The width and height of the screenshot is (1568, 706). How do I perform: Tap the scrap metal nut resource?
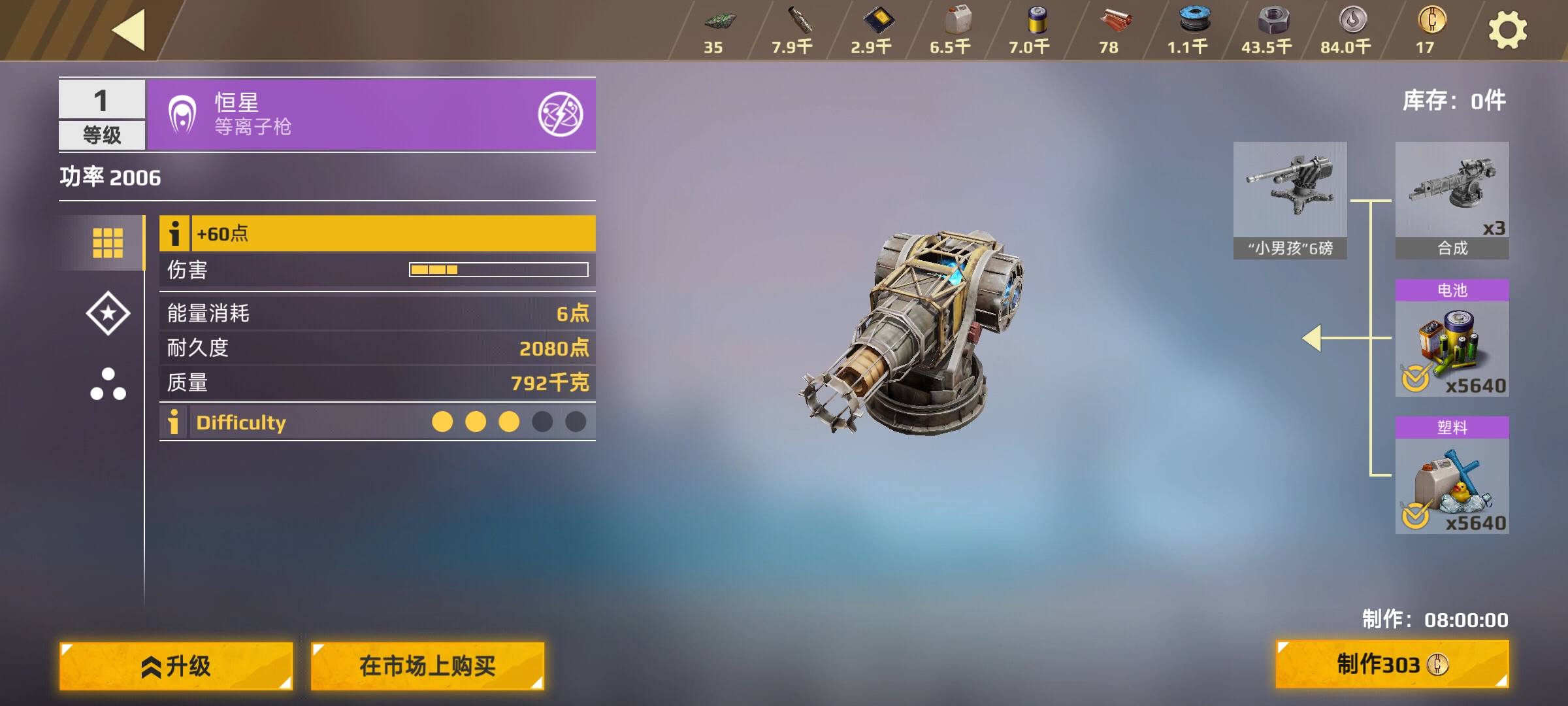pyautogui.click(x=1271, y=29)
